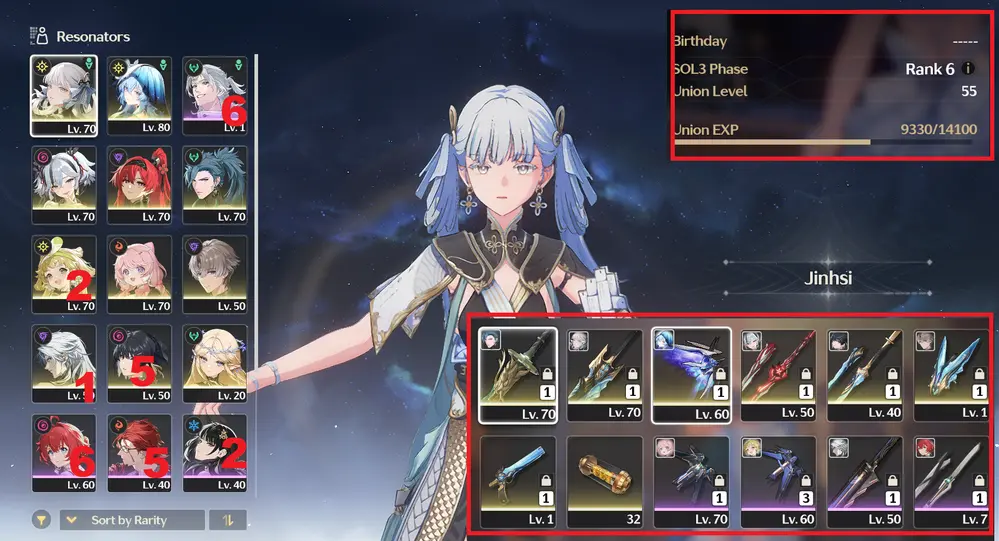Pick the brown-haired Lv. 50 resonator
The image size is (999, 541).
click(214, 275)
